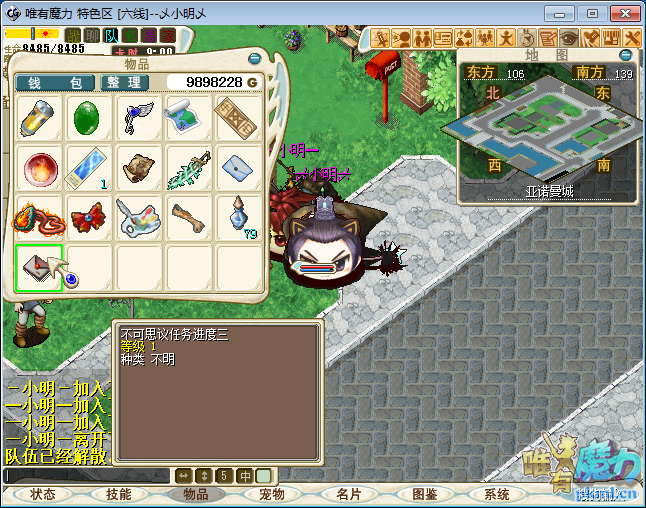Image resolution: width=646 pixels, height=508 pixels.
Task: Select the green feather sword item
Action: point(189,167)
